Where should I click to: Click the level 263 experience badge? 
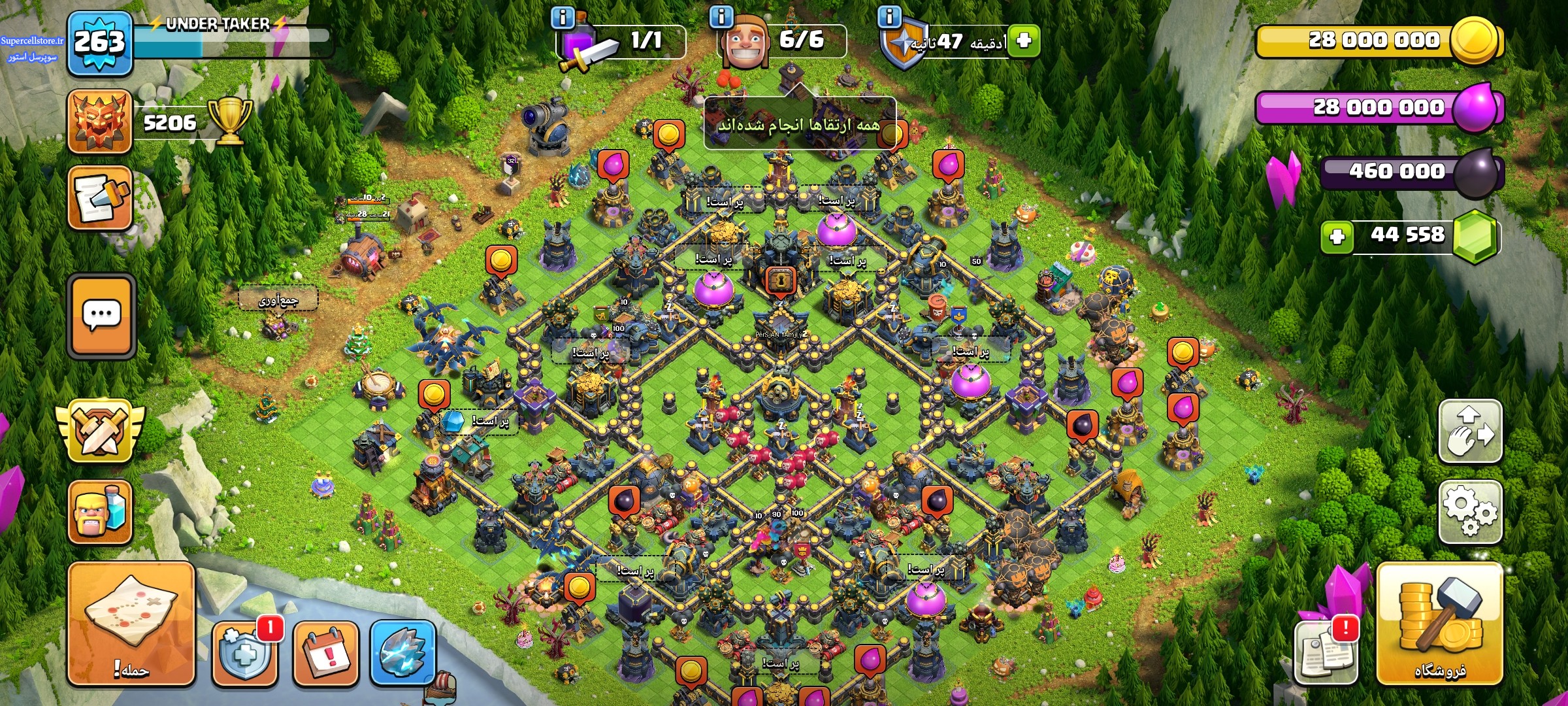[99, 42]
